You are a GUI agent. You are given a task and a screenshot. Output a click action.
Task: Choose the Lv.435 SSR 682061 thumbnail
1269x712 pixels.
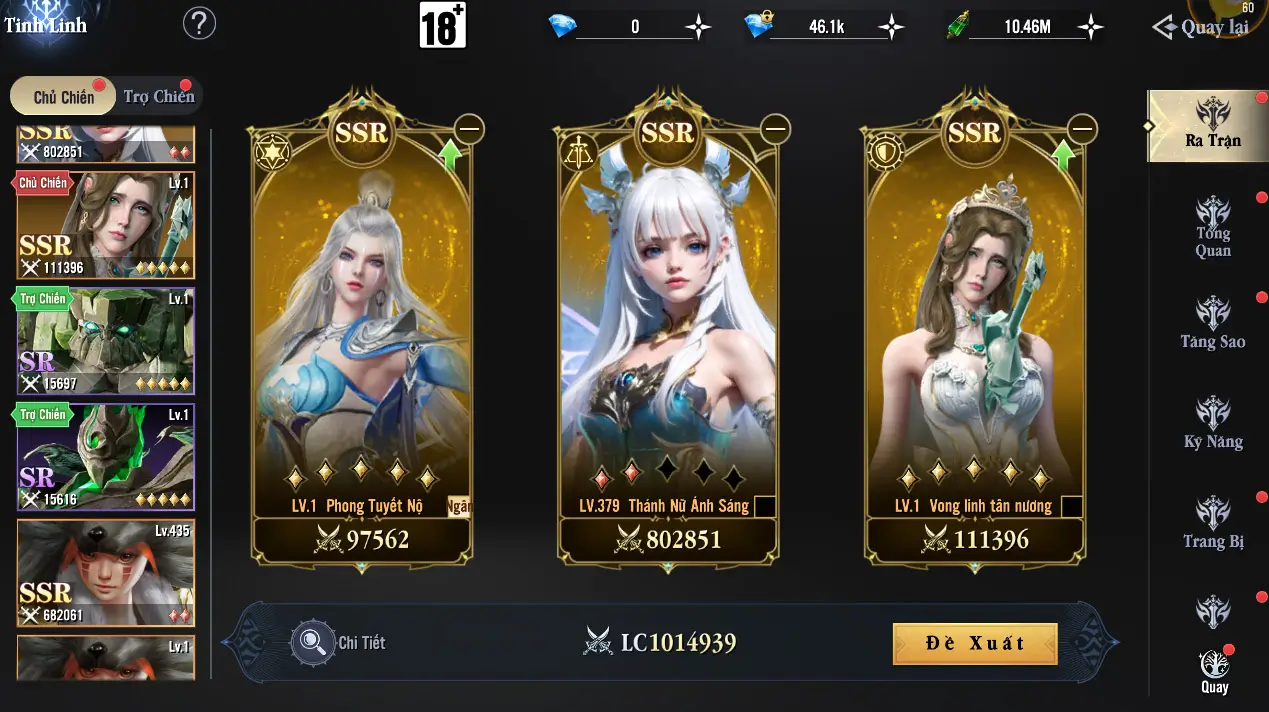(x=105, y=573)
